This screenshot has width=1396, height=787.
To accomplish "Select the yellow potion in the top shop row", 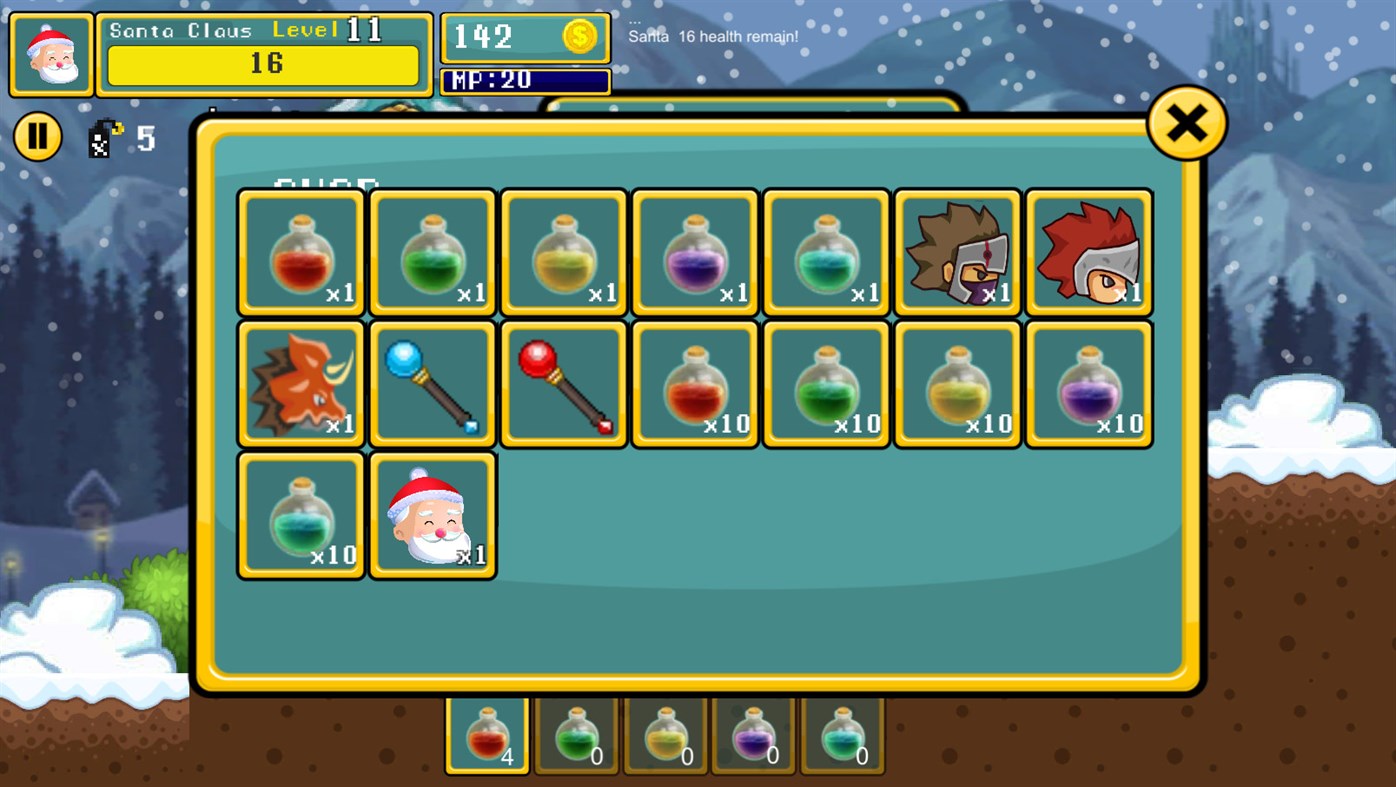I will click(x=562, y=251).
